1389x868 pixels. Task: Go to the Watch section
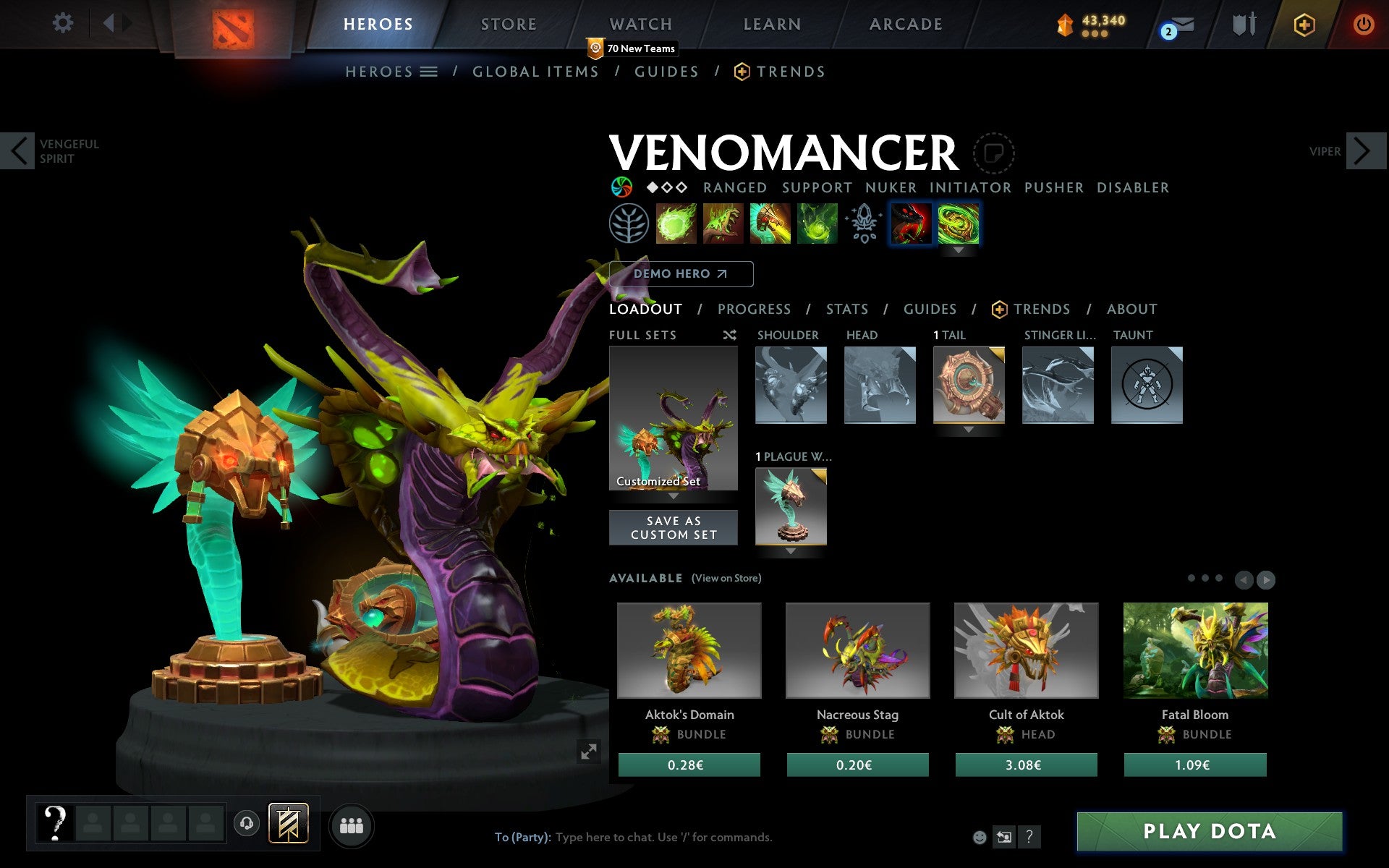tap(641, 25)
